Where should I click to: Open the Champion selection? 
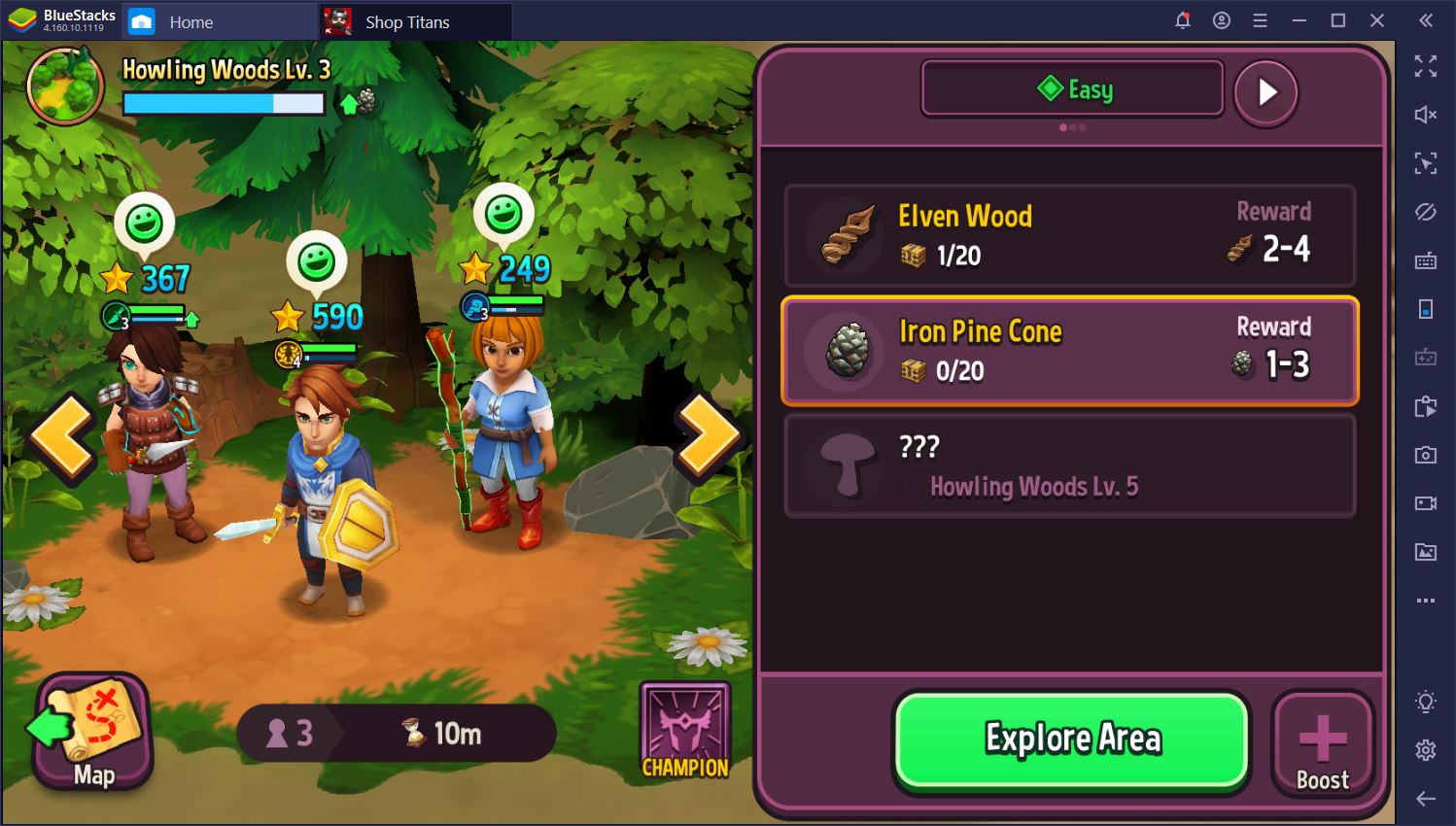(x=684, y=732)
